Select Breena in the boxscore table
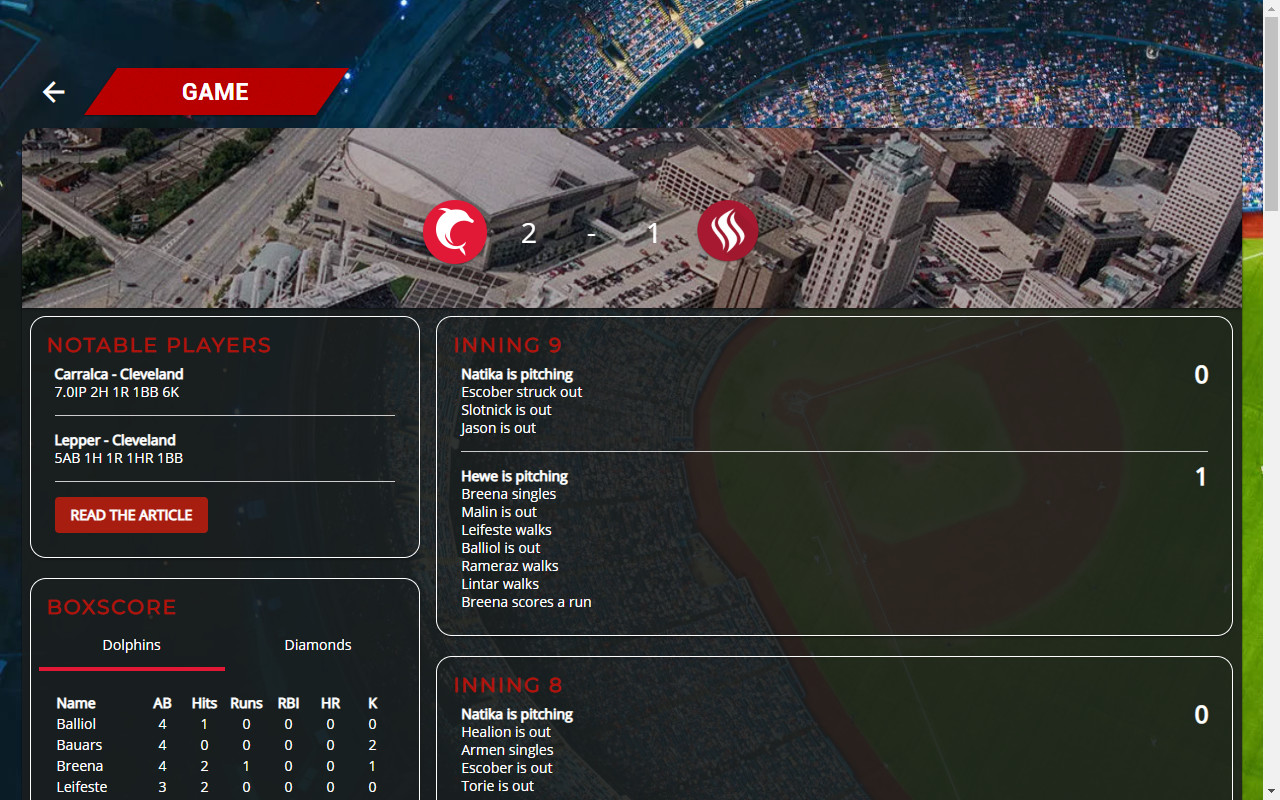The image size is (1280, 800). [x=79, y=765]
